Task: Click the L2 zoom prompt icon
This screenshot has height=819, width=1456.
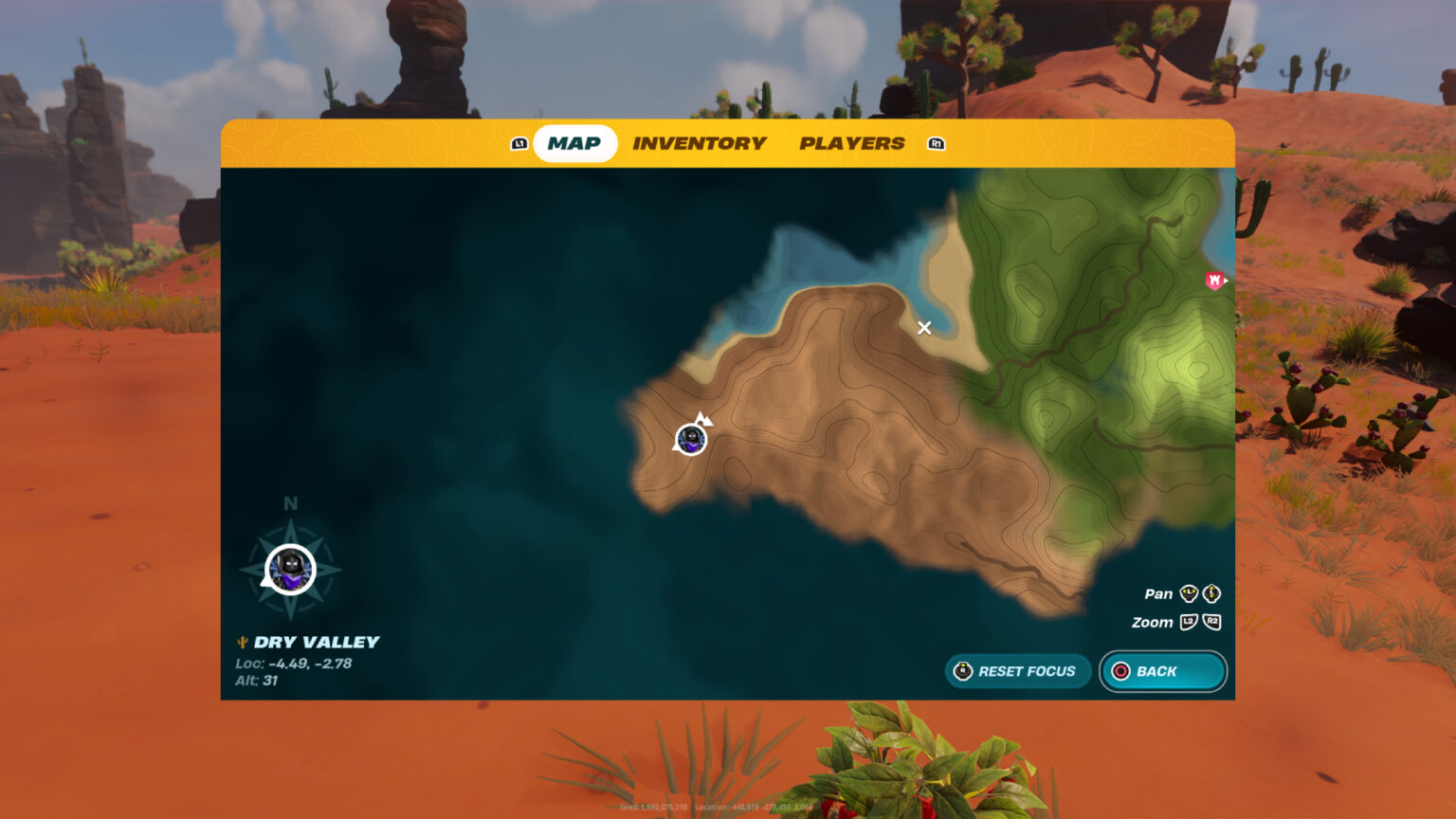Action: pos(1189,623)
